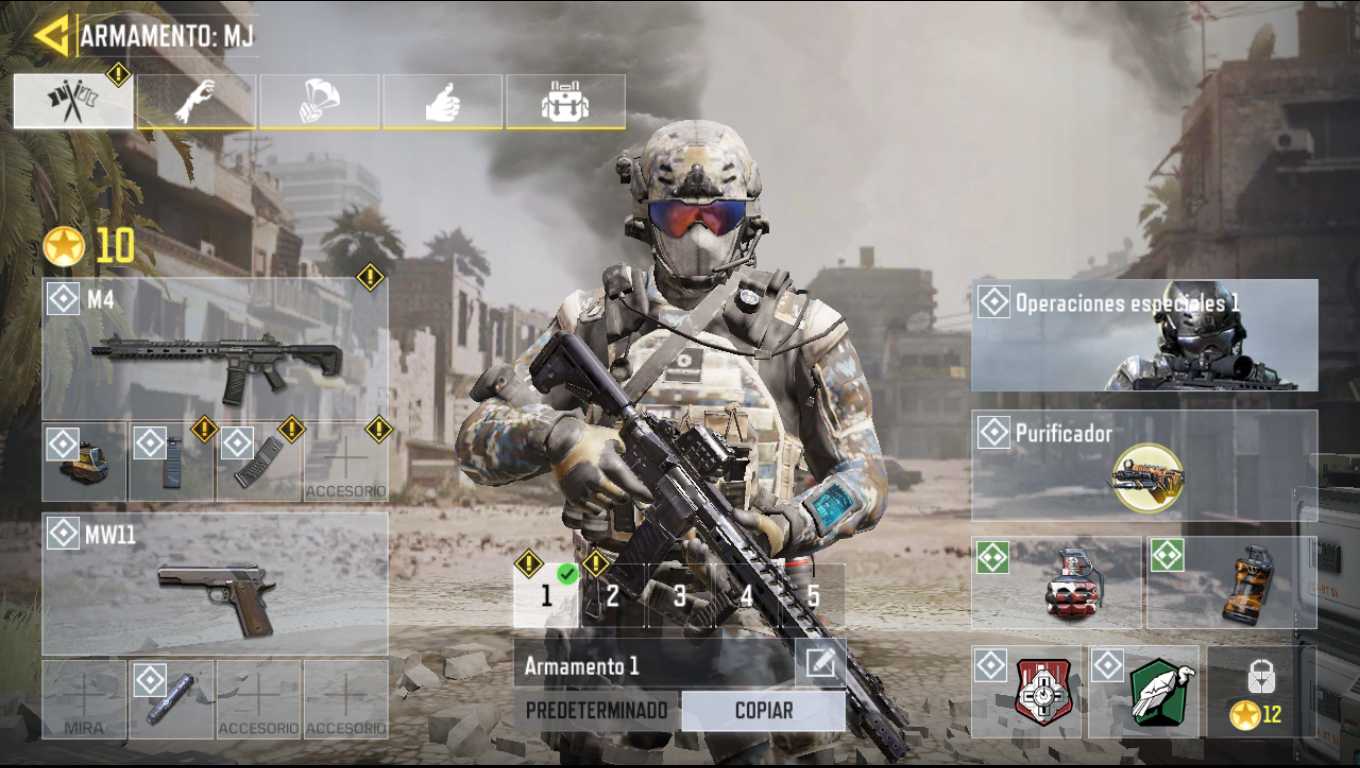Image resolution: width=1360 pixels, height=768 pixels.
Task: Click the COPIAR button
Action: pos(763,711)
